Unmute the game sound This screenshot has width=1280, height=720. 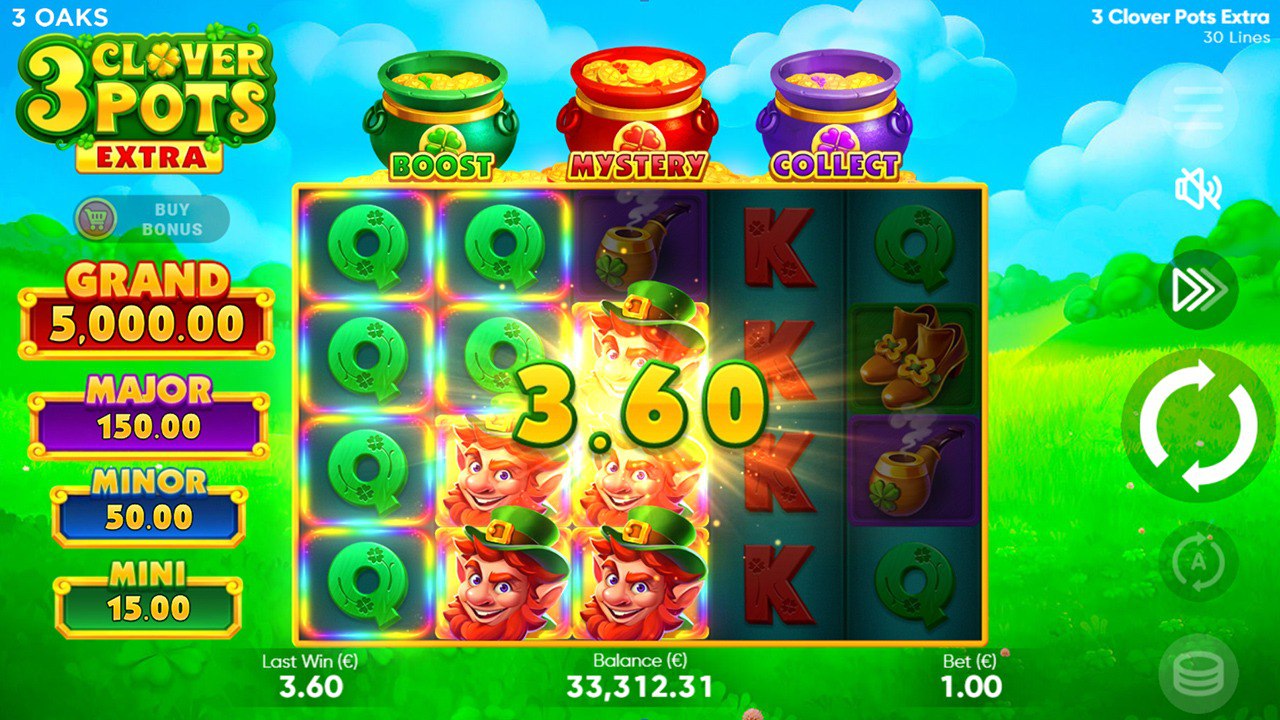point(1197,187)
